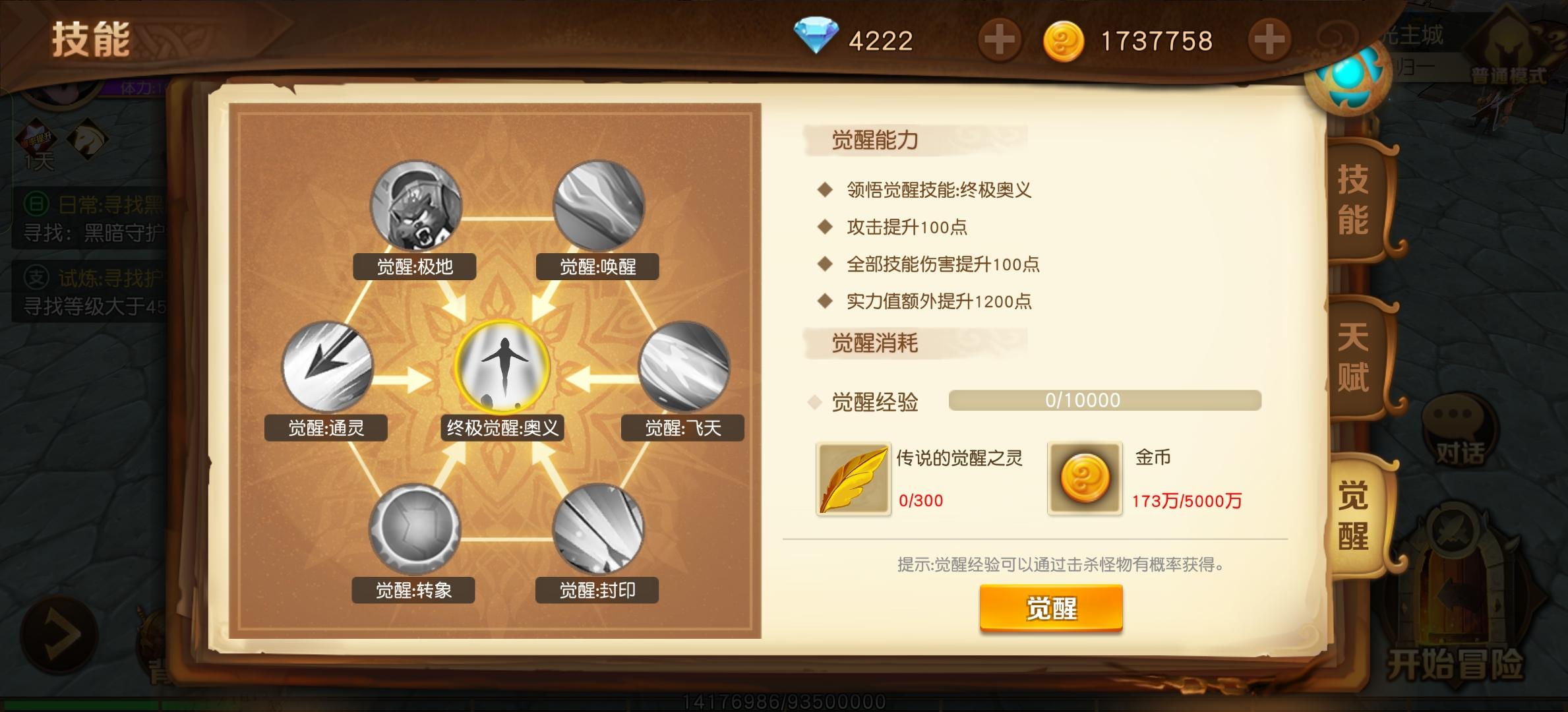1568x712 pixels.
Task: Select the 觉醒:极地 skill node
Action: (415, 204)
